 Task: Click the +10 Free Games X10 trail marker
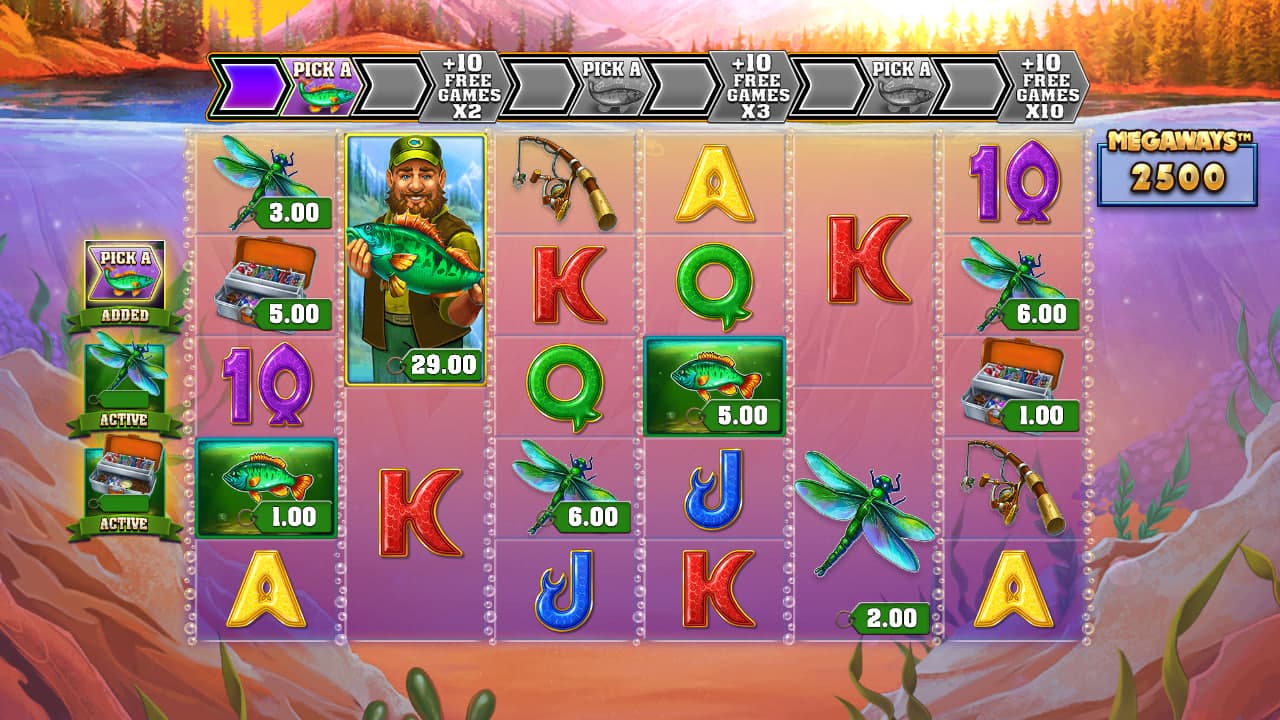1046,87
